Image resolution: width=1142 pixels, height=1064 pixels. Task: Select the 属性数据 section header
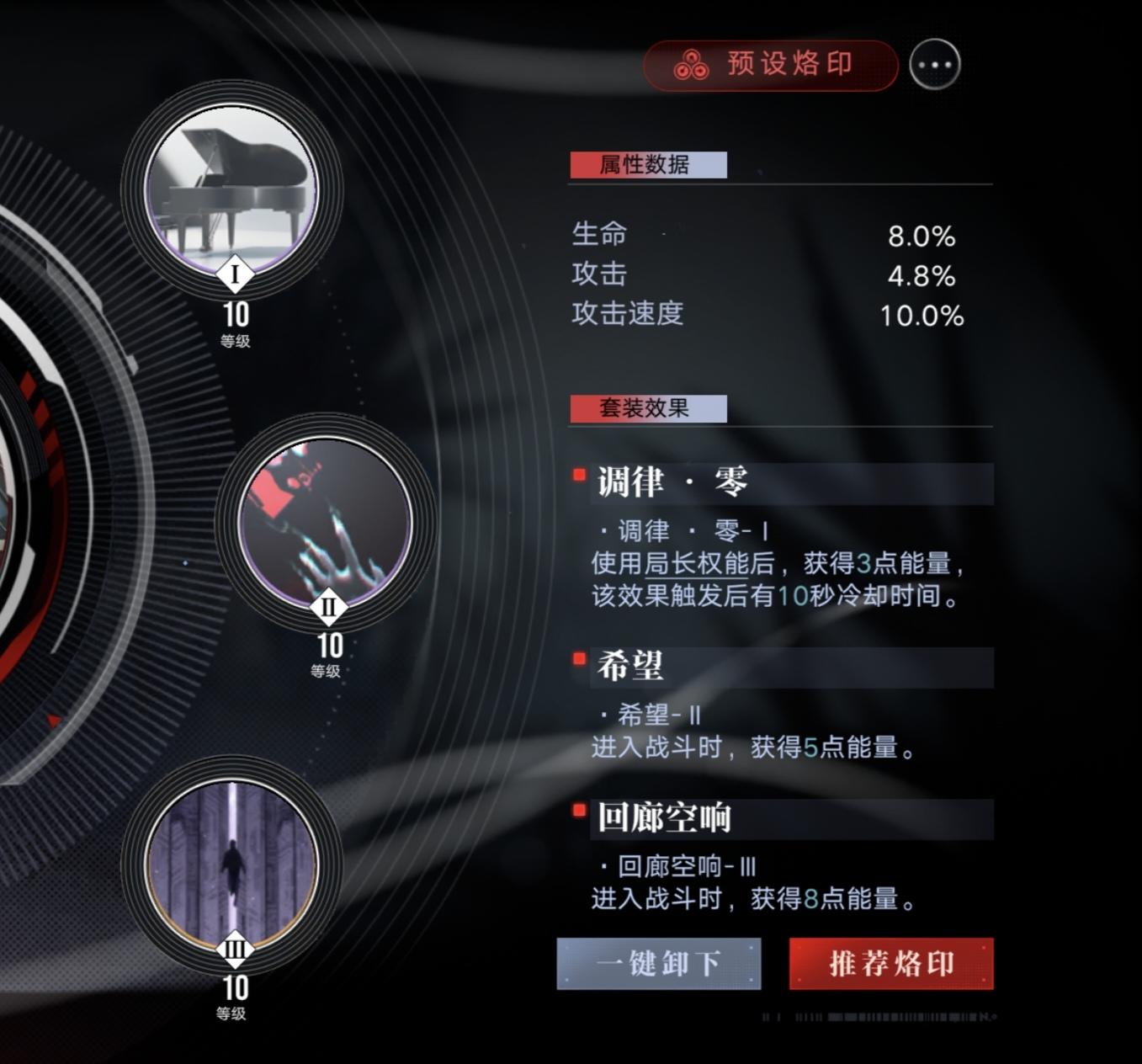(x=648, y=165)
